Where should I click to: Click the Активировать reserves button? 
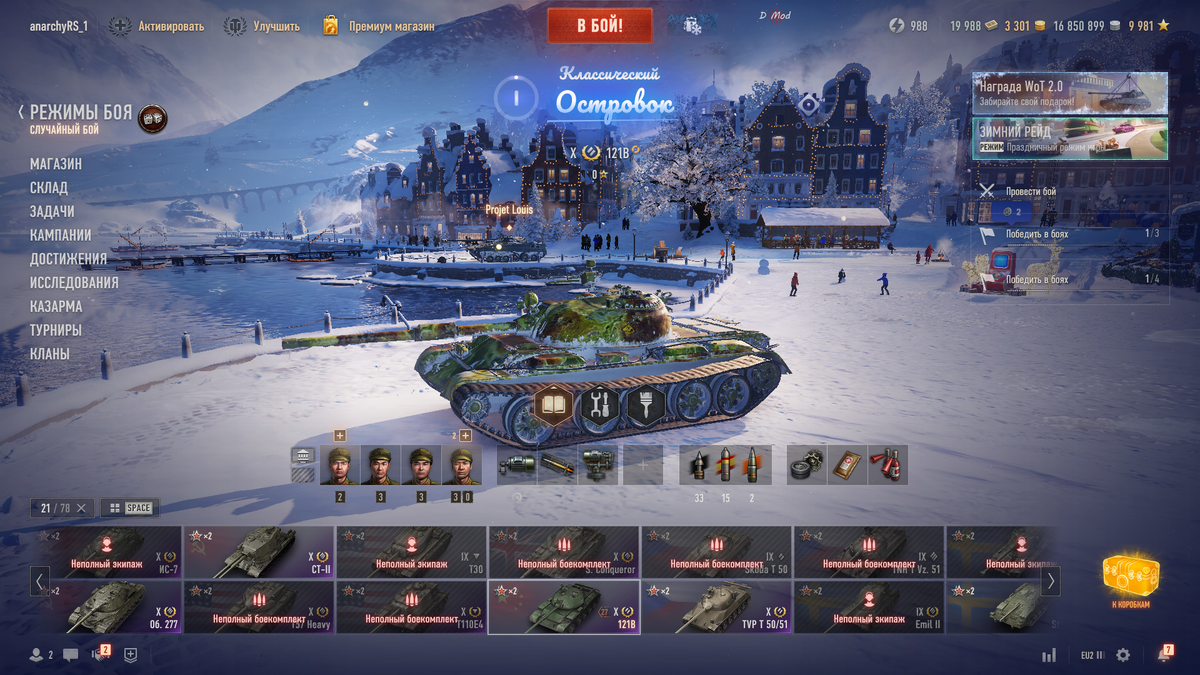click(157, 26)
